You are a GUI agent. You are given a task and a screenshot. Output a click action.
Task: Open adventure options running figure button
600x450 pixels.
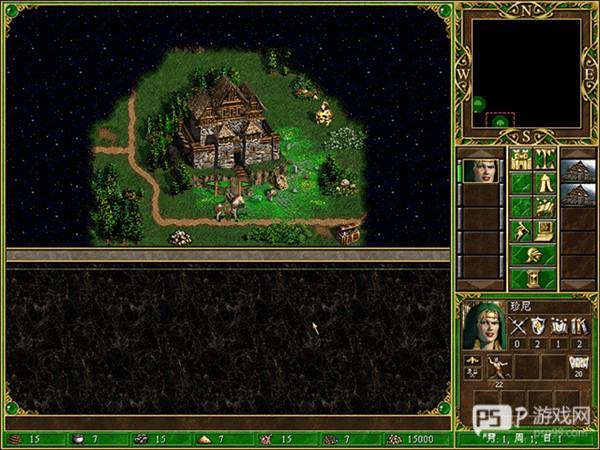(521, 231)
